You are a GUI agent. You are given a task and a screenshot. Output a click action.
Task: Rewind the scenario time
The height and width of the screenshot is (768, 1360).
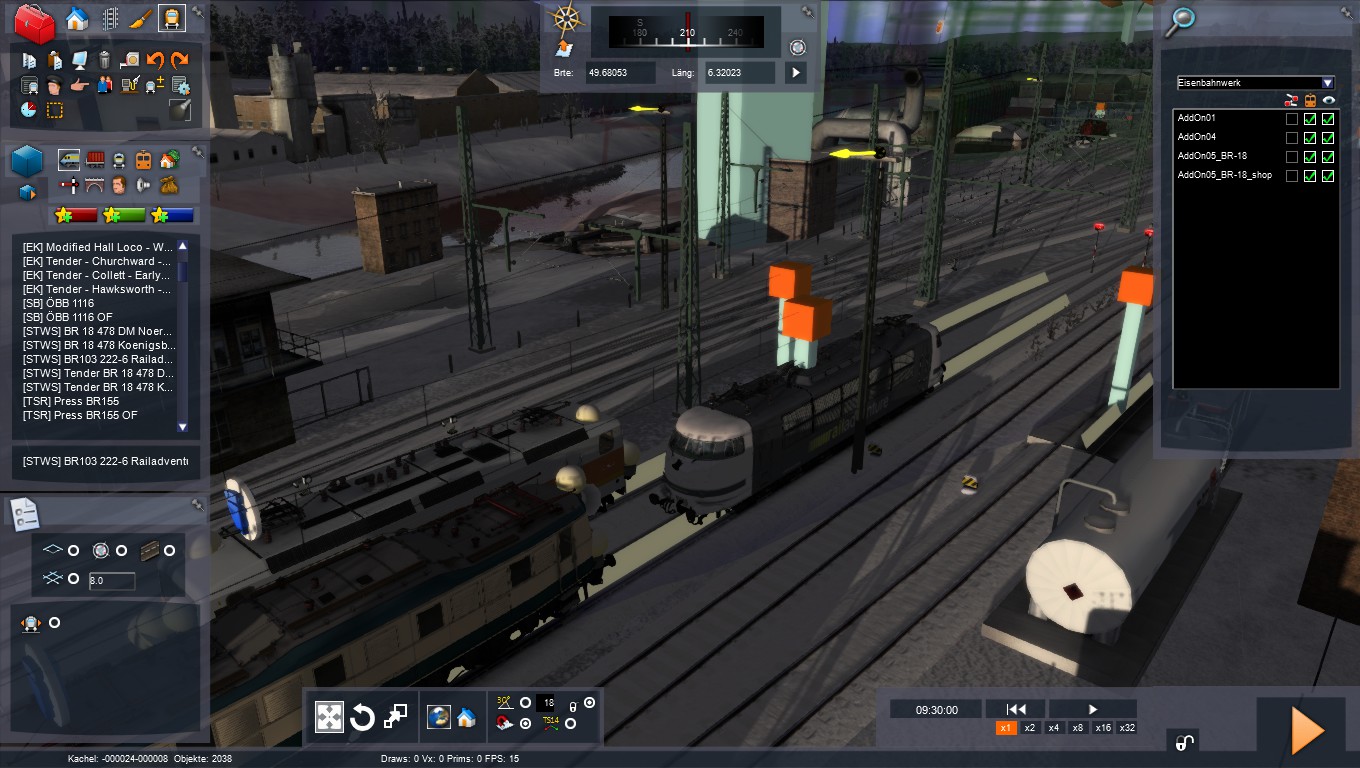tap(1015, 709)
